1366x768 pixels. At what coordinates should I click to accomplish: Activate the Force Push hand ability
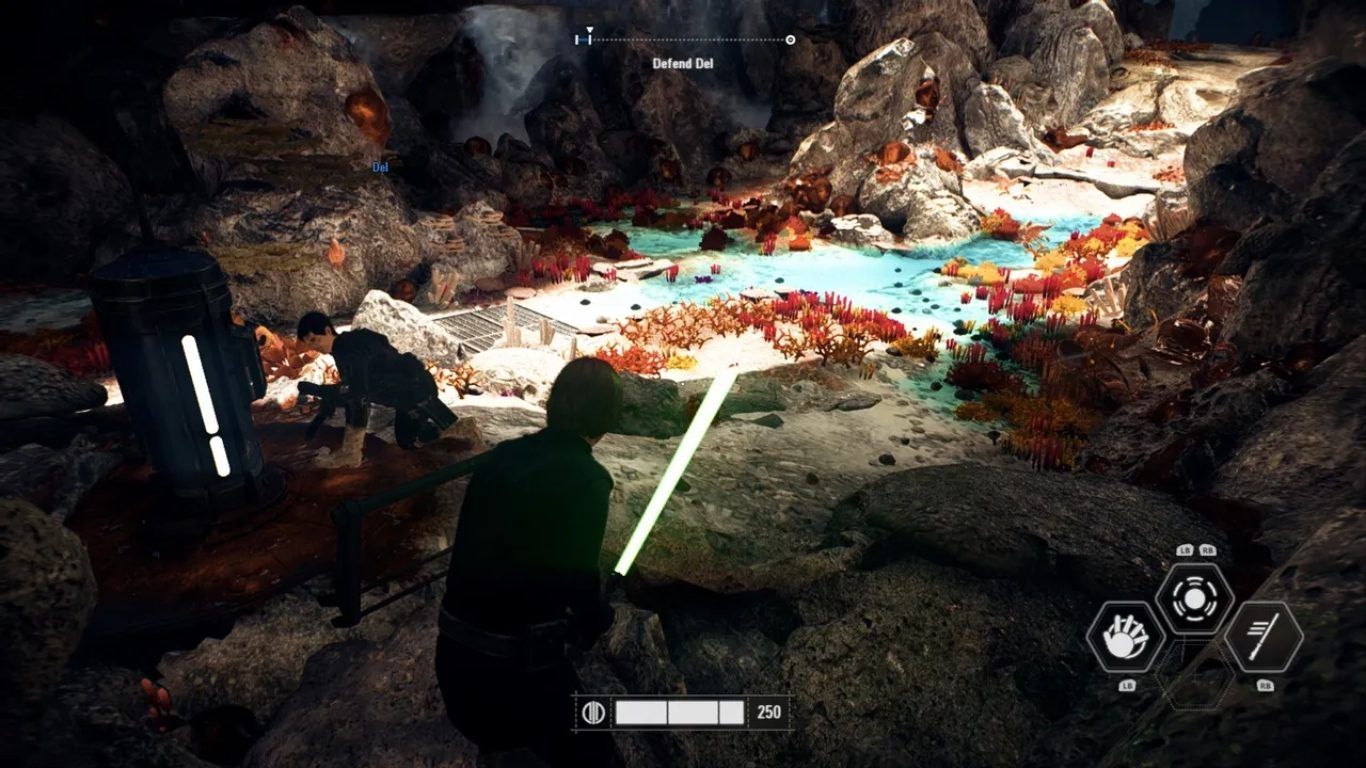coord(1125,636)
